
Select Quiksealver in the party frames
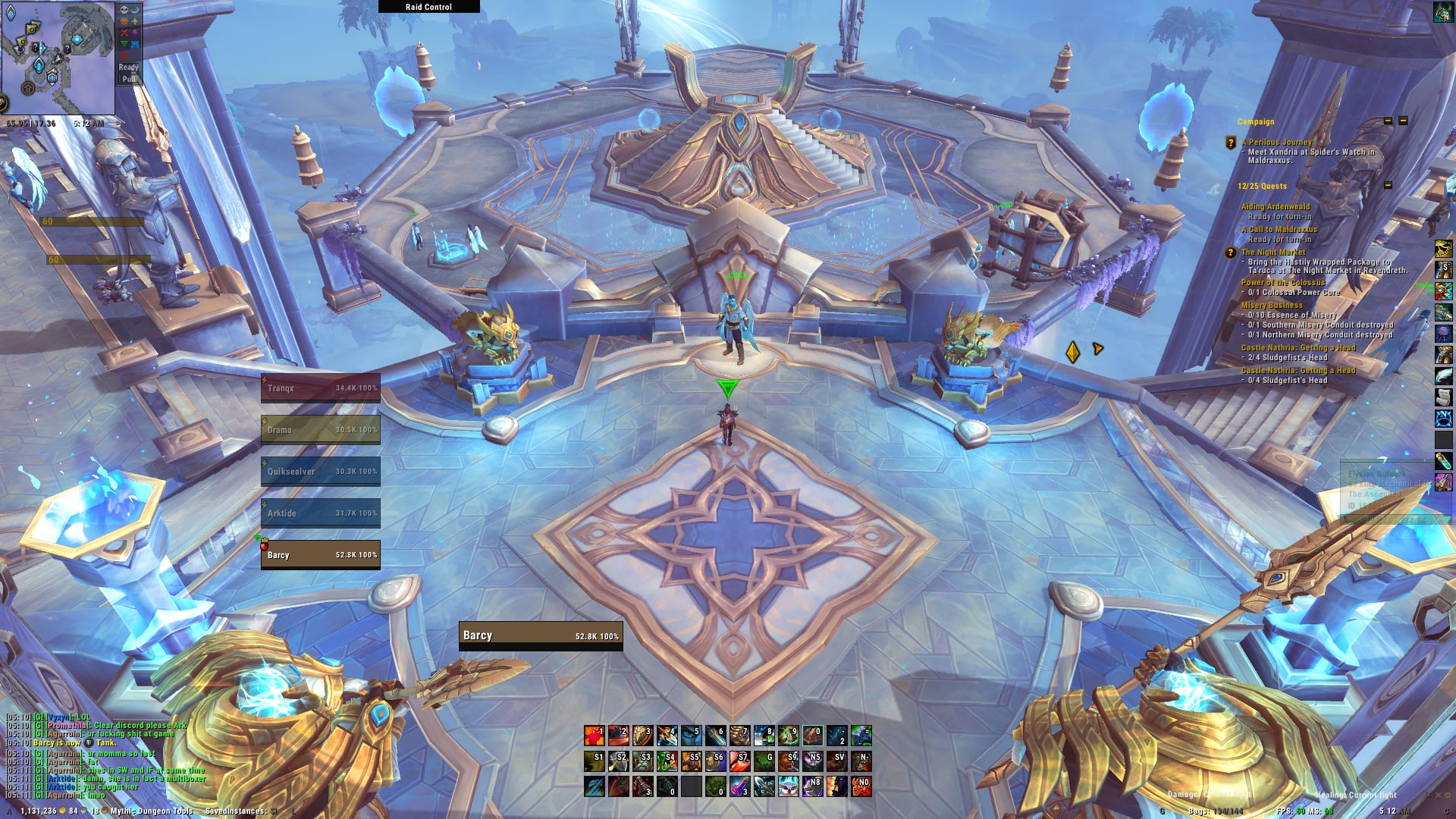(x=321, y=472)
